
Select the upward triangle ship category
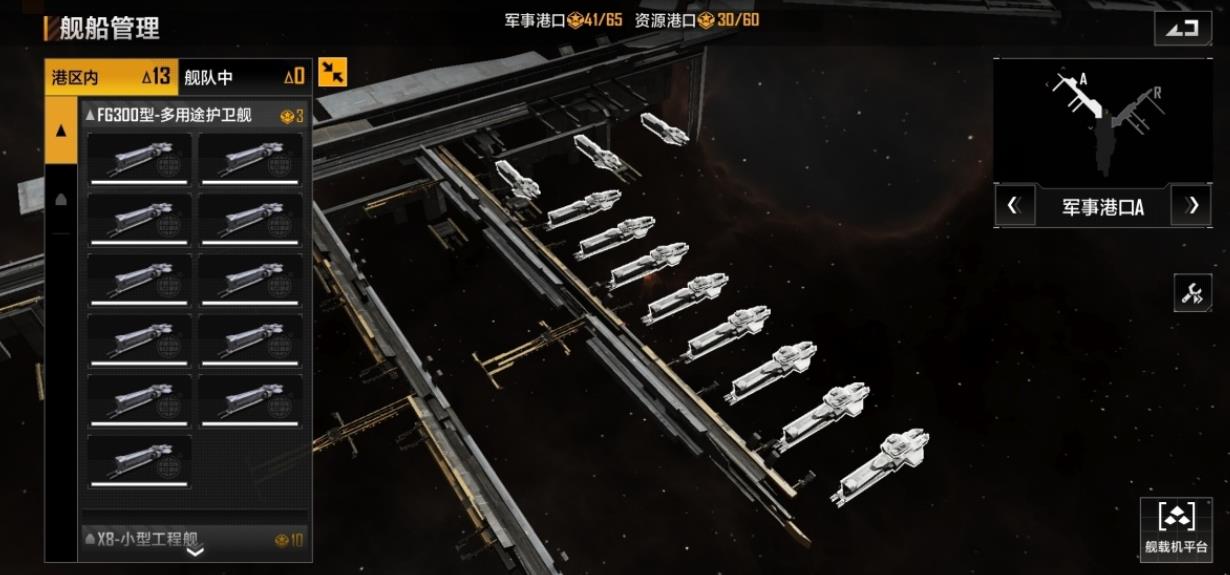pyautogui.click(x=61, y=130)
